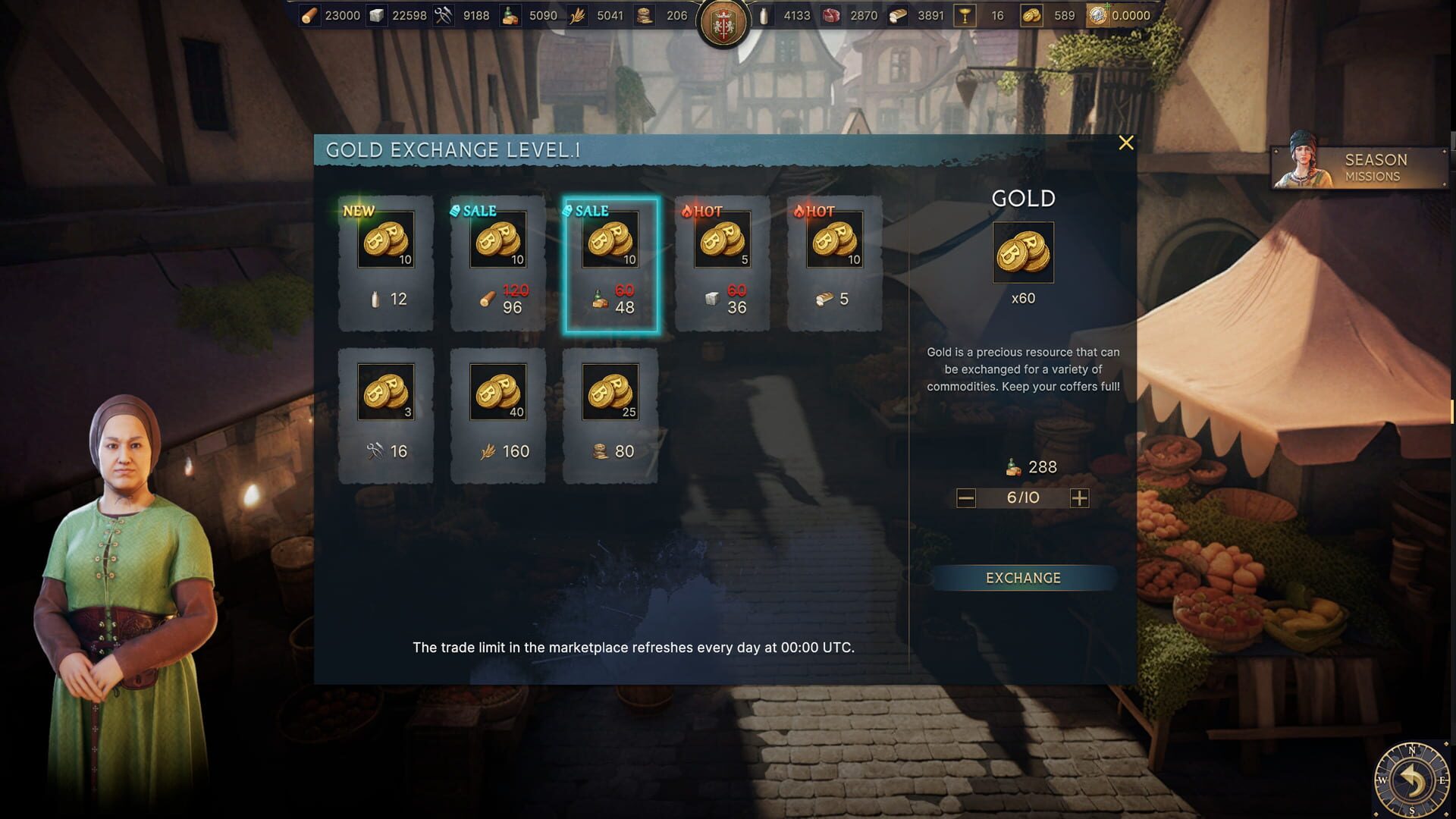Click the wood resource icon in top bar
Image resolution: width=1456 pixels, height=819 pixels.
tap(311, 15)
